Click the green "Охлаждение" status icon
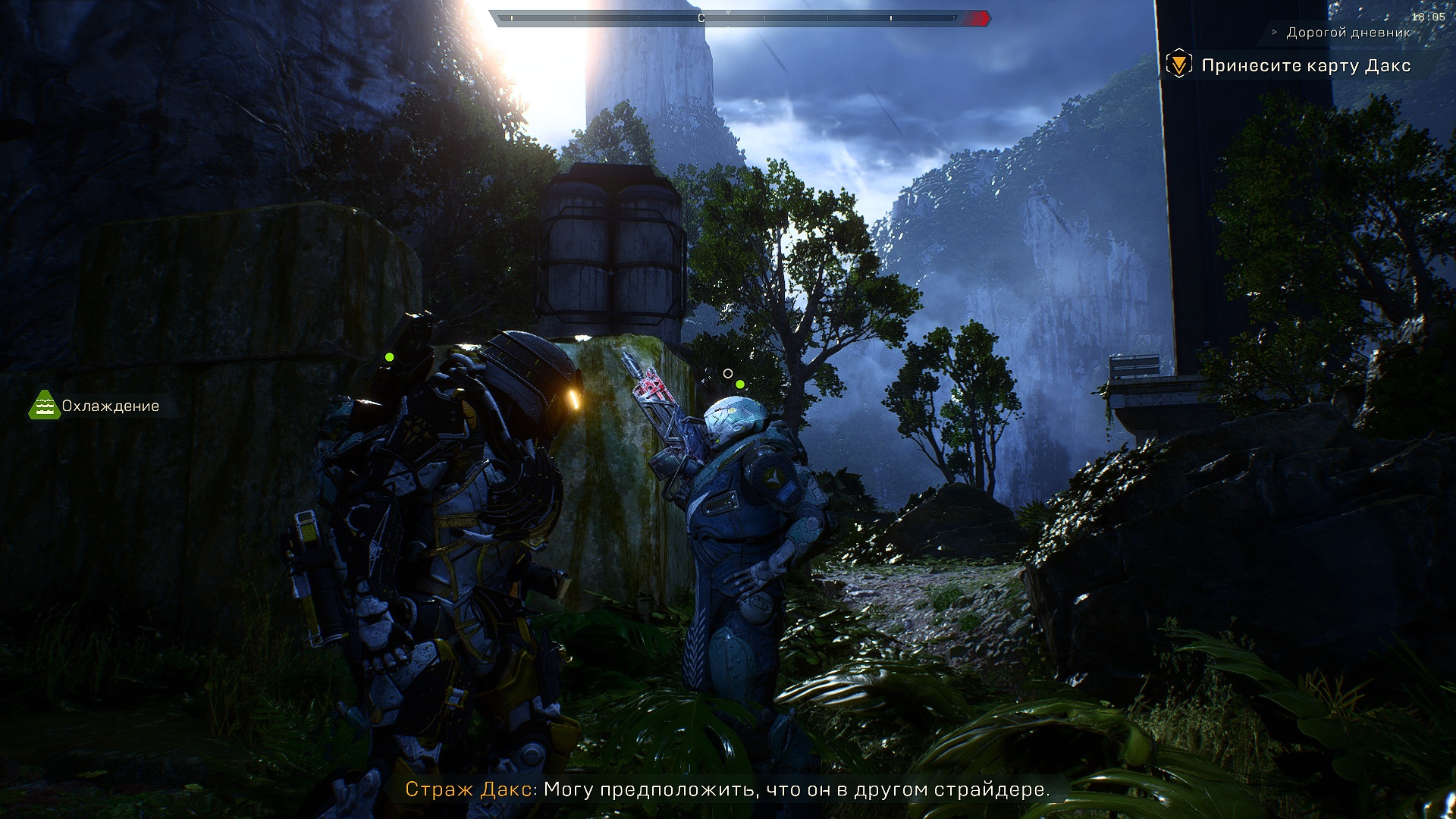 [x=44, y=406]
